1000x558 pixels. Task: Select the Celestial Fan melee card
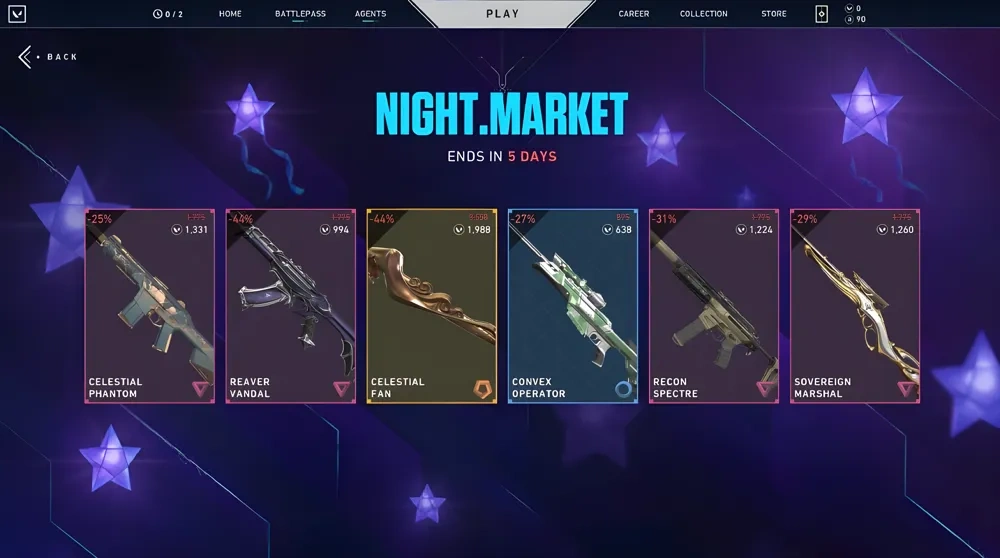[432, 306]
